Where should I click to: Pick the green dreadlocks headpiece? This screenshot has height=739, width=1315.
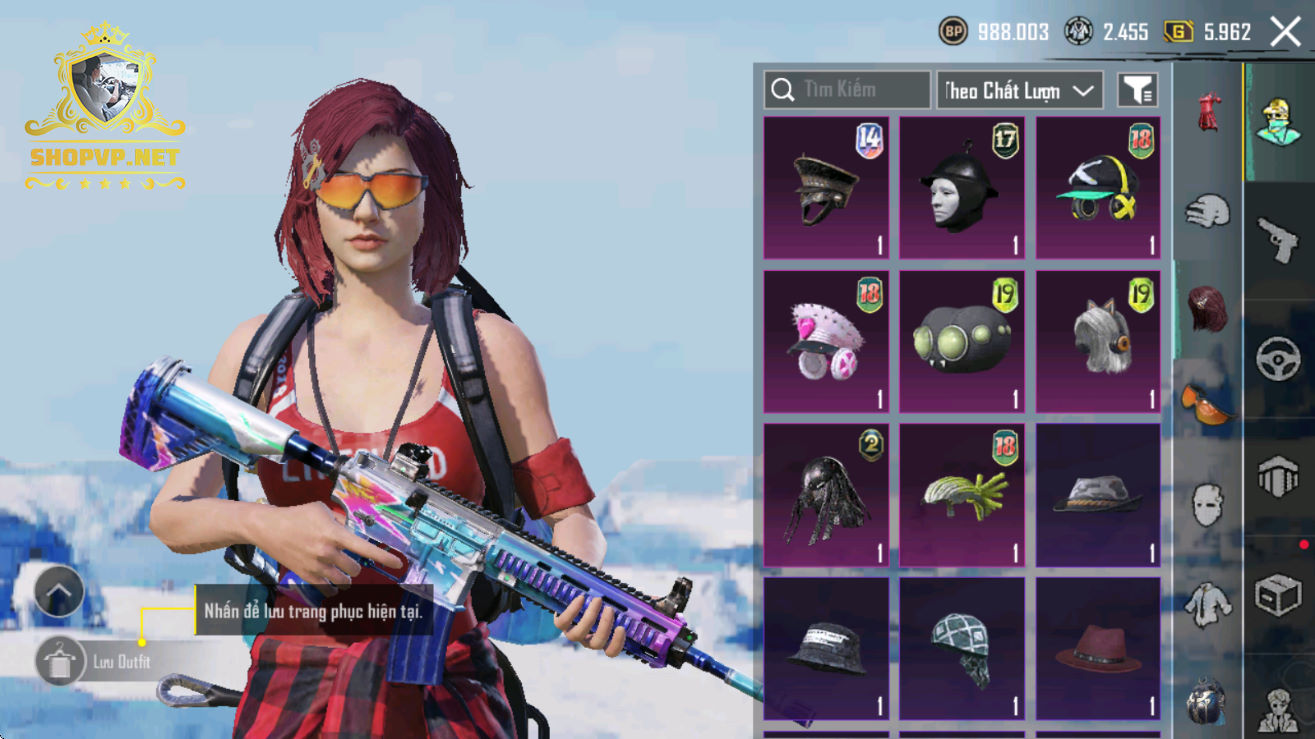coord(962,495)
